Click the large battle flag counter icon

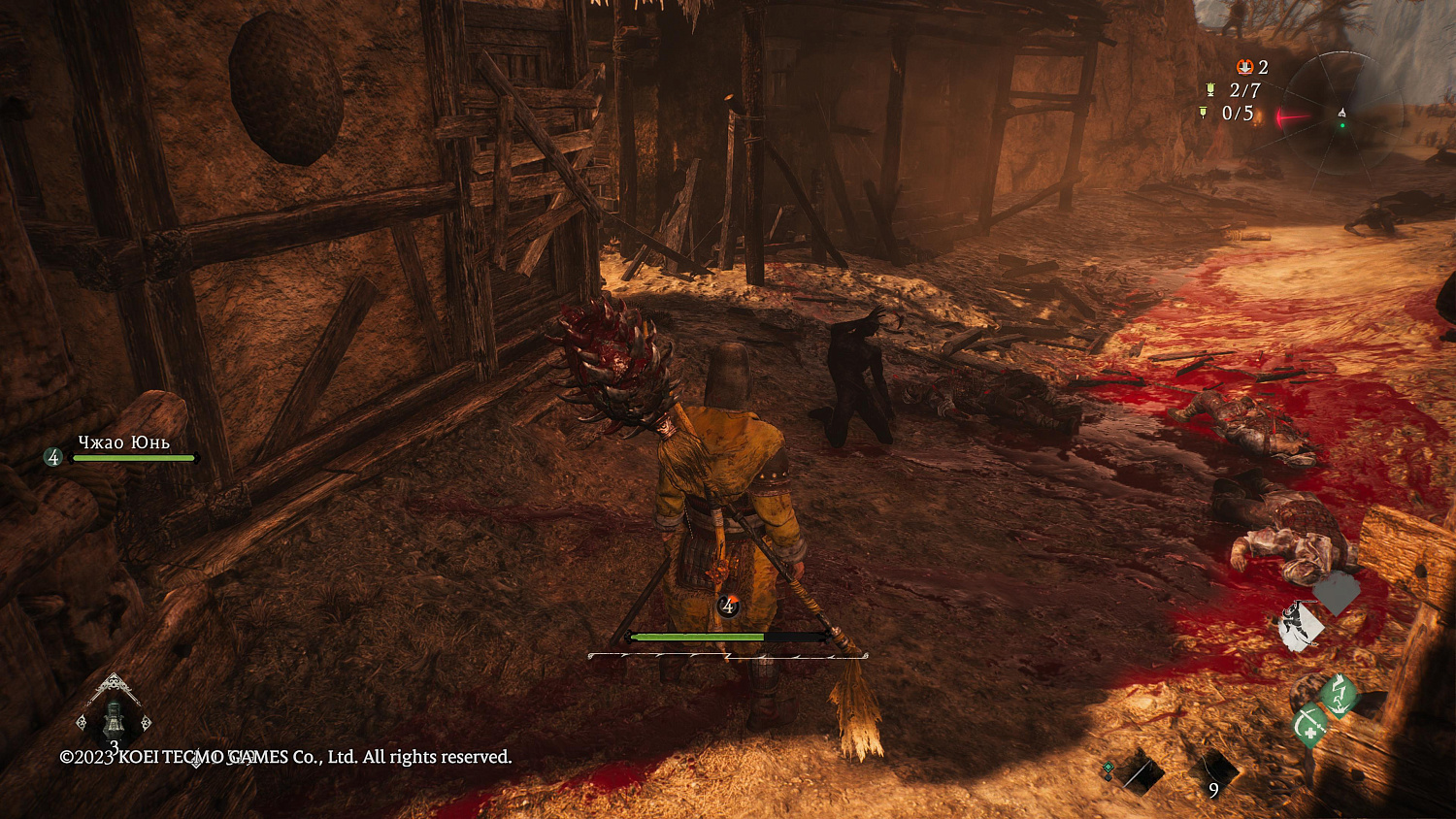[x=1210, y=90]
